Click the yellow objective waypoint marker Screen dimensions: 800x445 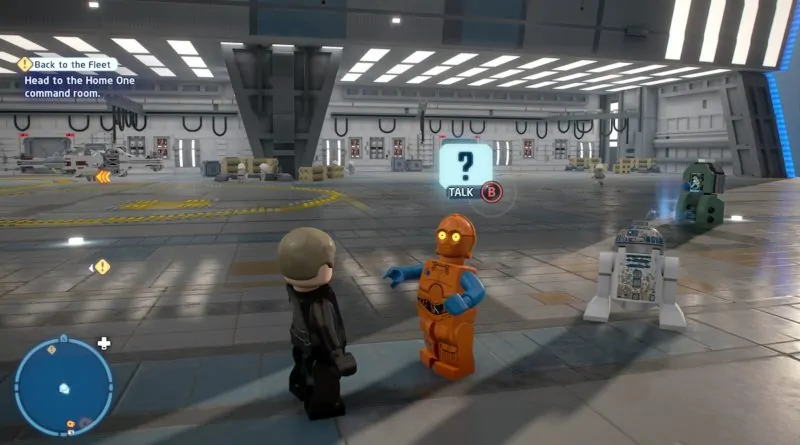pyautogui.click(x=102, y=267)
